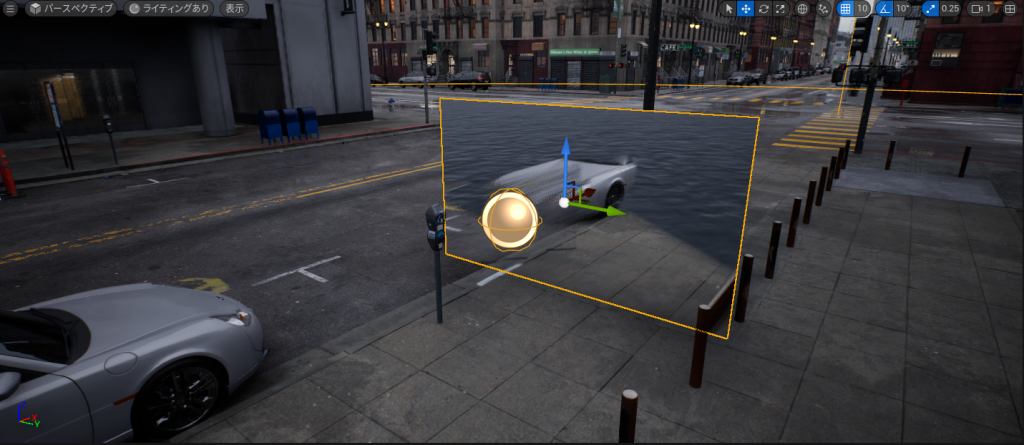Switch to the scale gizmo tool
This screenshot has width=1024, height=445.
coord(780,8)
